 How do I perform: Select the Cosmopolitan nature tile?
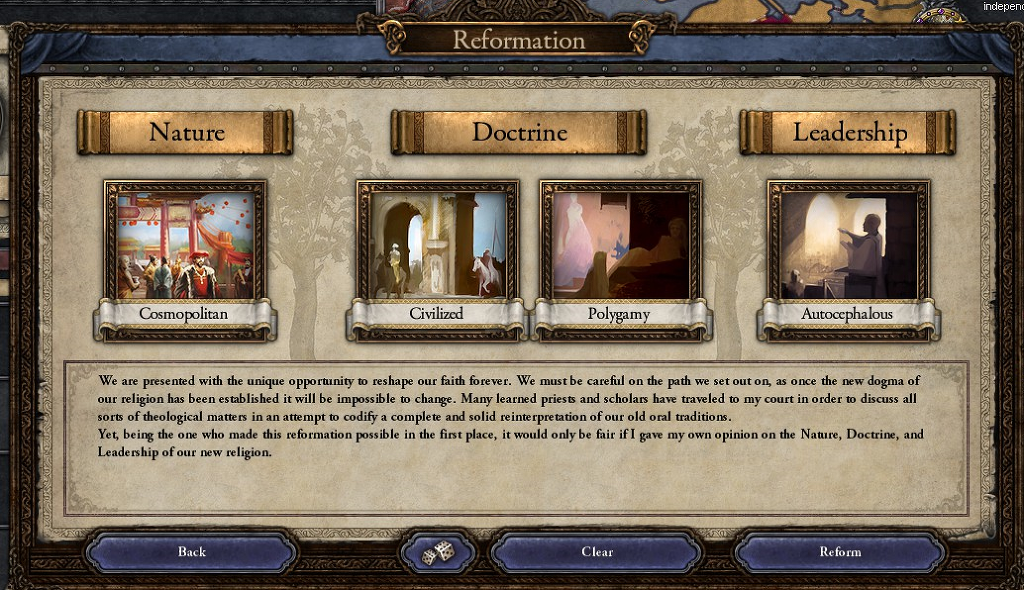tap(185, 243)
